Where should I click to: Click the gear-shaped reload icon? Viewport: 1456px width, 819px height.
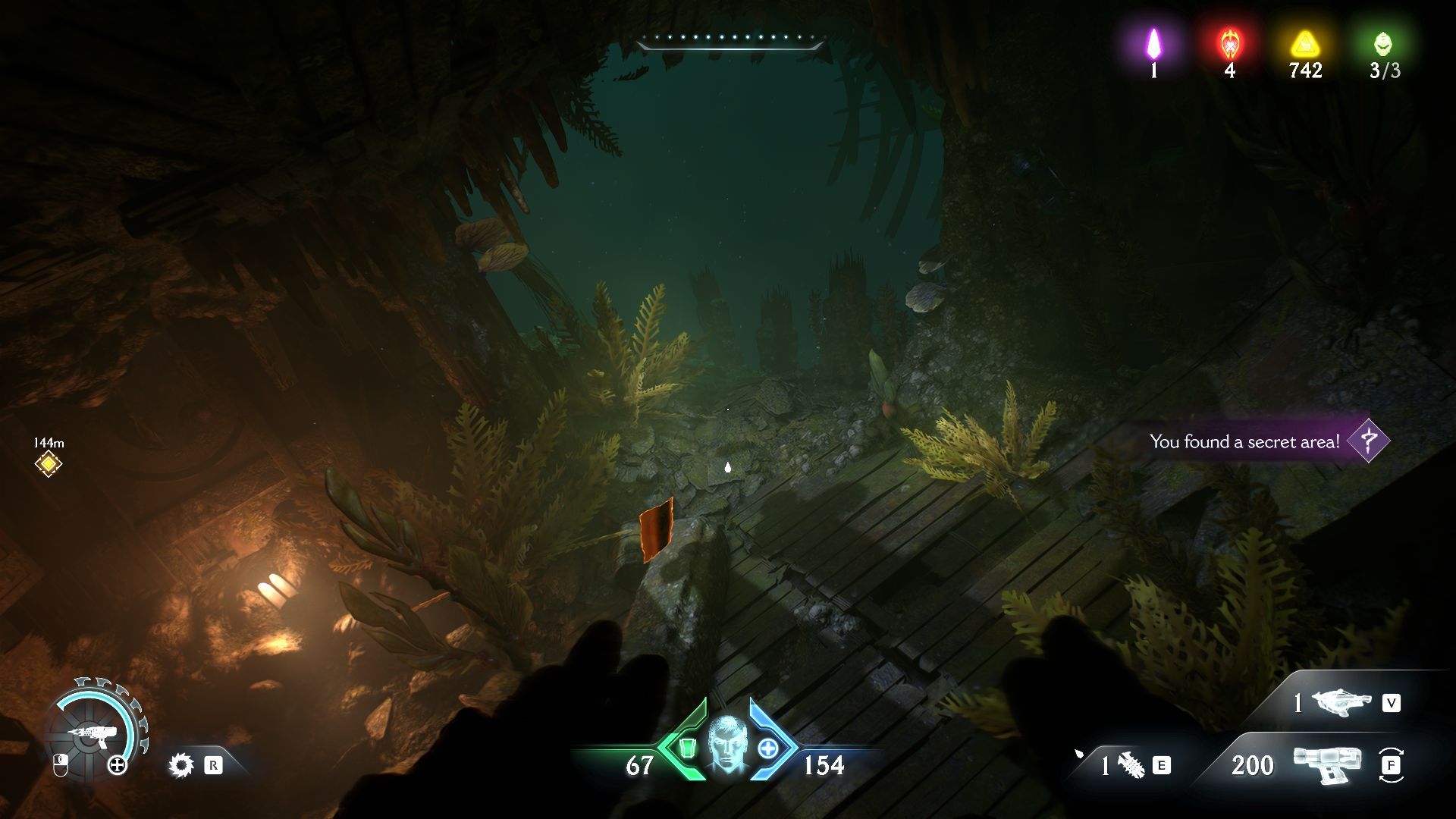tap(181, 765)
